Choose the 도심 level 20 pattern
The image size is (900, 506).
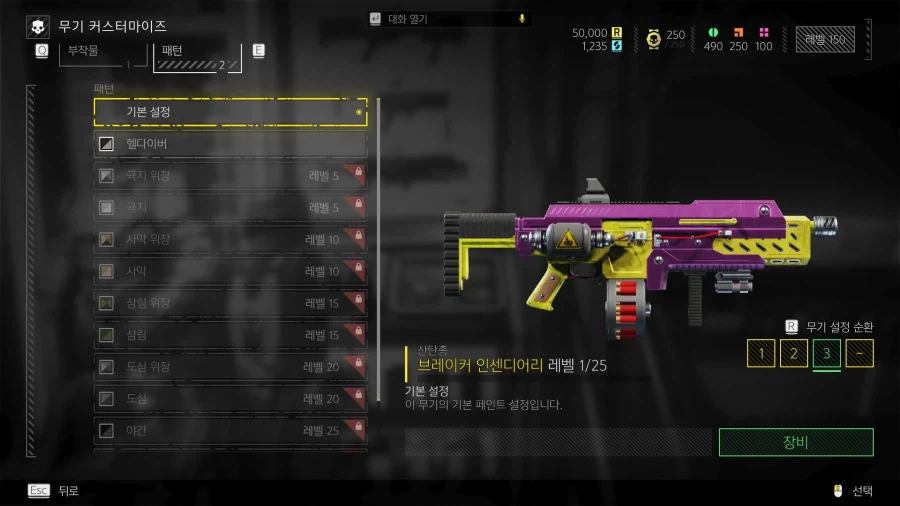(x=230, y=399)
